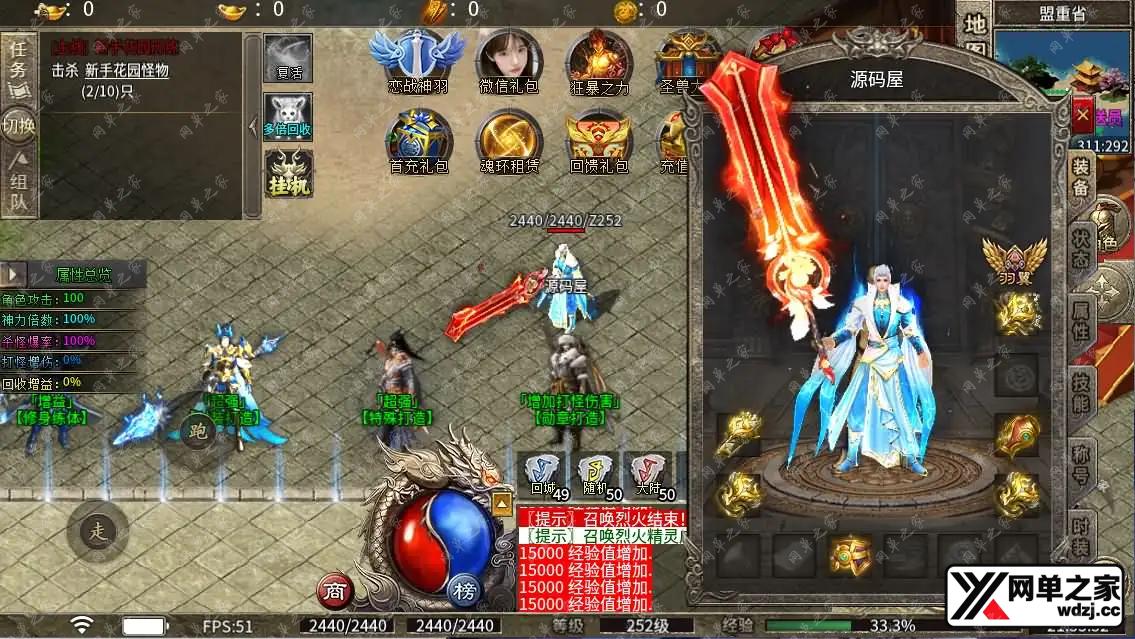The height and width of the screenshot is (639, 1135).
Task: Open the 多倍回收 recycle icon
Action: point(288,117)
